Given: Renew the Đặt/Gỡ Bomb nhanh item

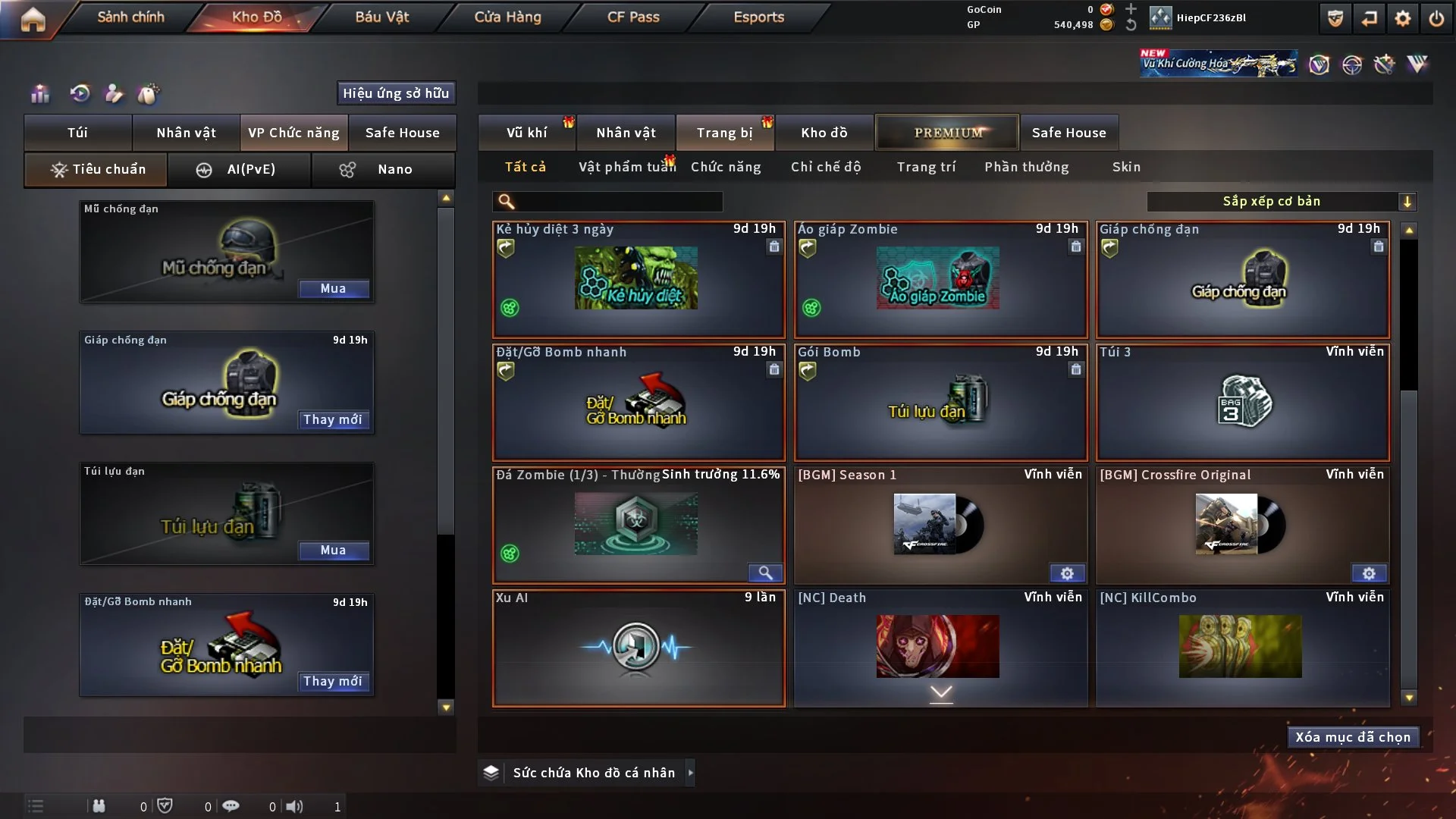Looking at the screenshot, I should [x=333, y=681].
